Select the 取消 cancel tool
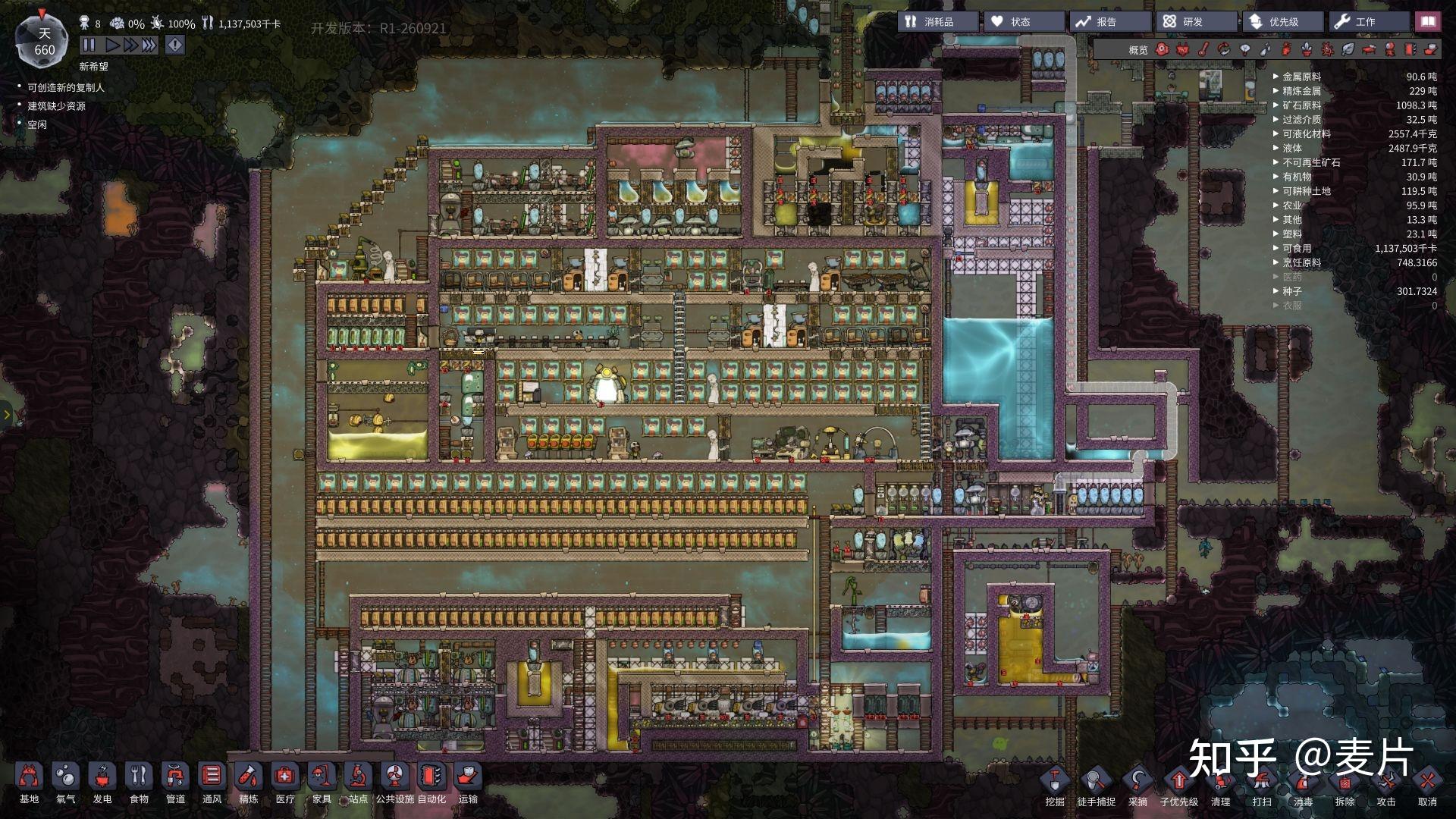 [x=1427, y=786]
